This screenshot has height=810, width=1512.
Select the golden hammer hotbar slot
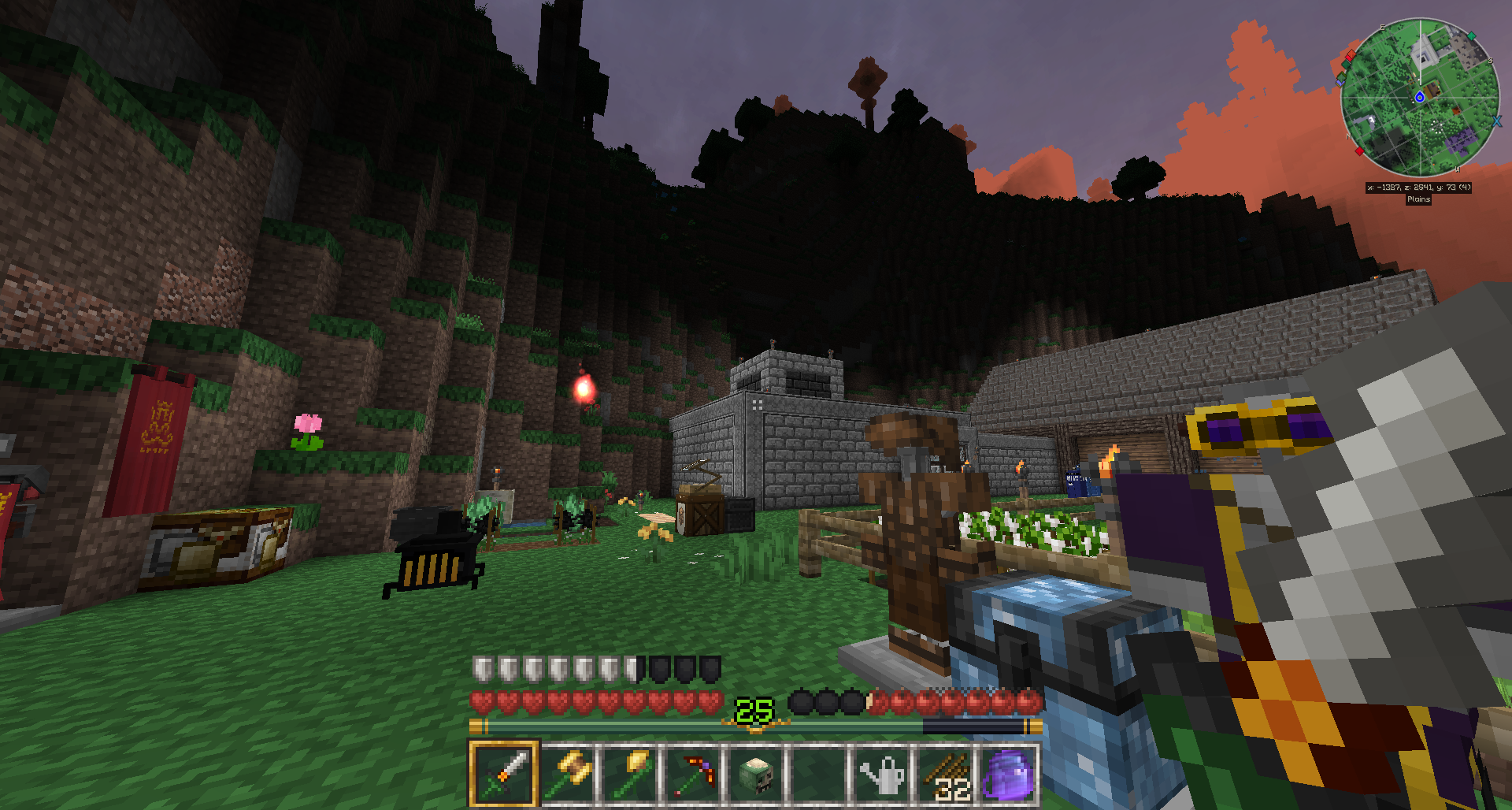click(x=567, y=774)
